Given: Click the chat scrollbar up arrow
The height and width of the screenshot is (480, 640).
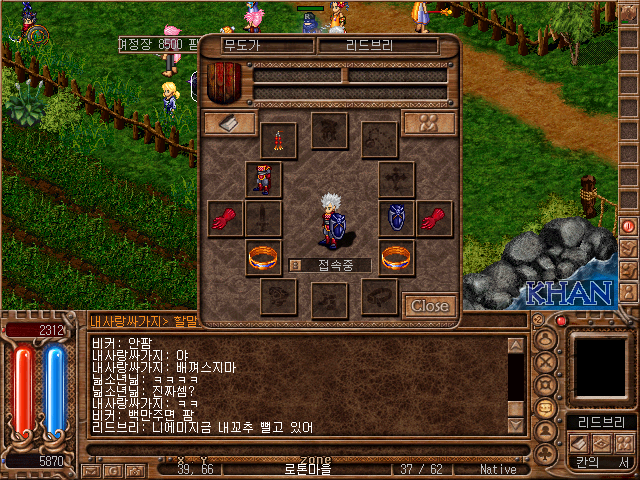Looking at the screenshot, I should click(x=516, y=345).
